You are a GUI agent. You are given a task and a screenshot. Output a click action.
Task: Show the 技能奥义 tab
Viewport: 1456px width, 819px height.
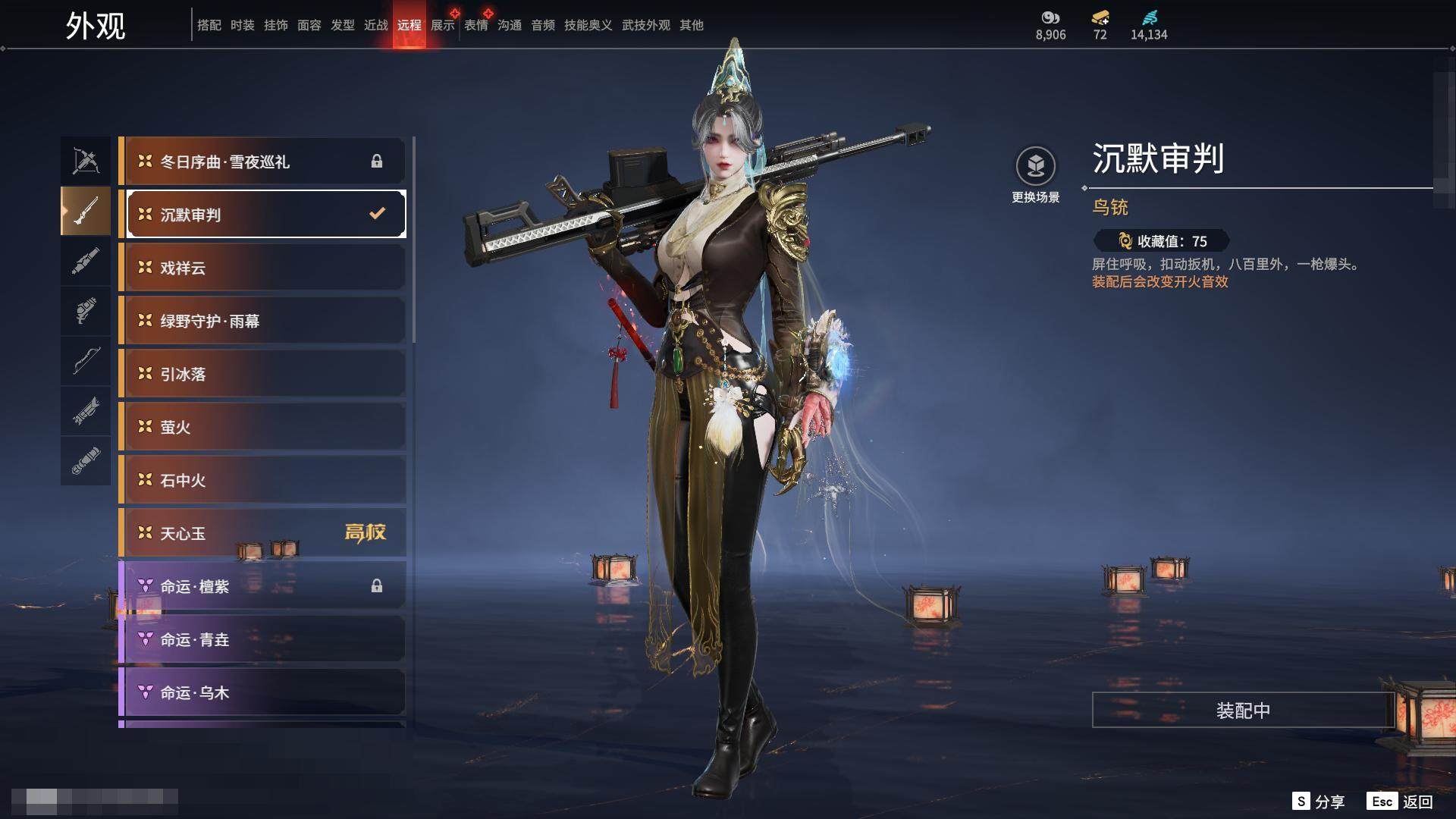(588, 25)
